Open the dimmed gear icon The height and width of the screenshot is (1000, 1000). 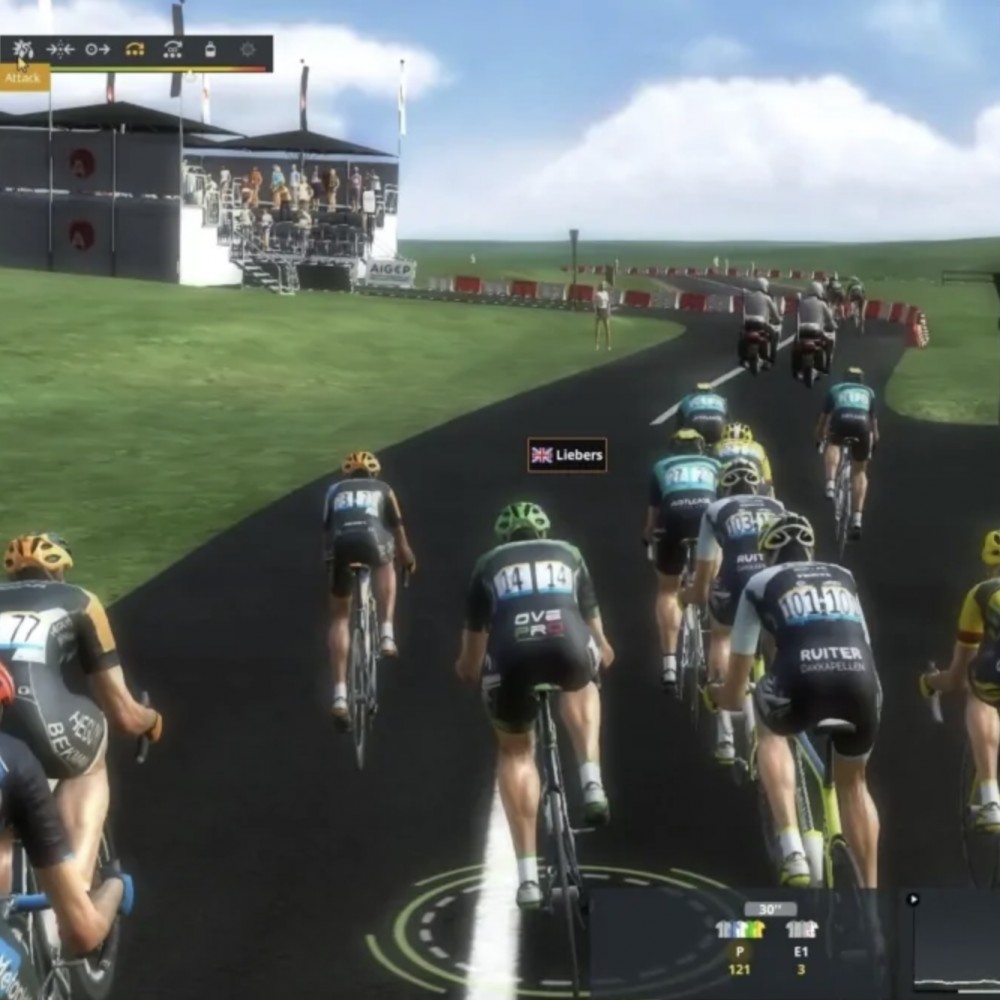247,49
